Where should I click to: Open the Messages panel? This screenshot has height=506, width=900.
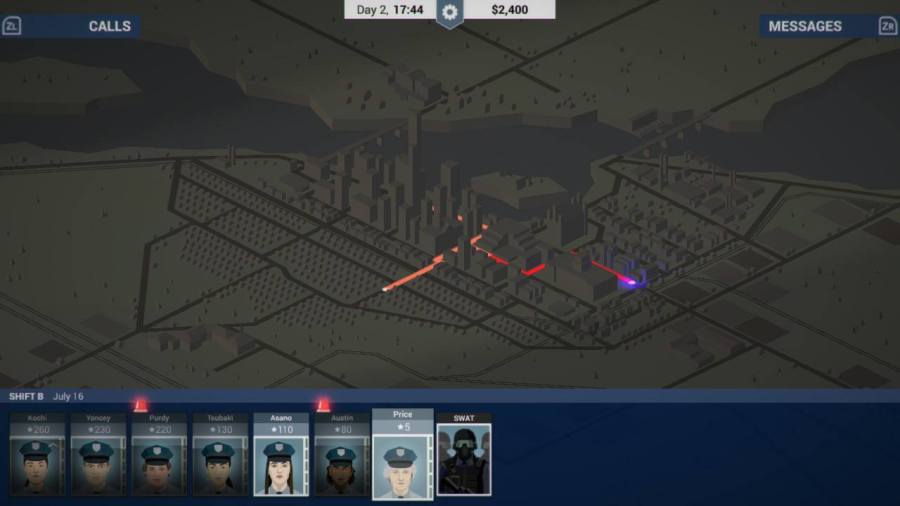pos(805,26)
